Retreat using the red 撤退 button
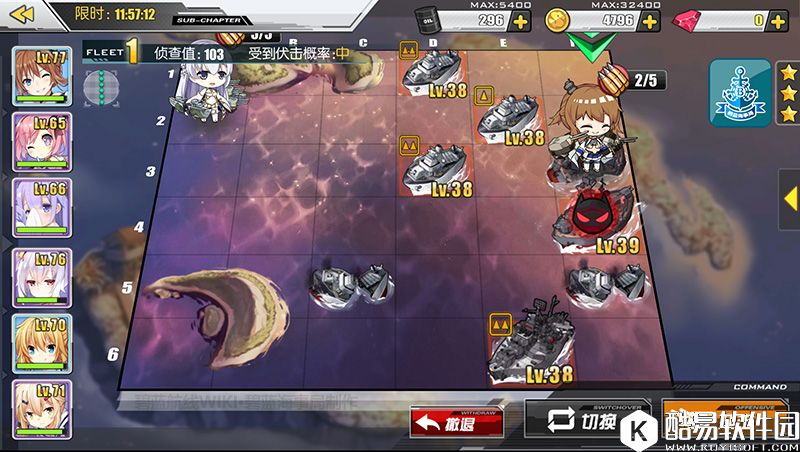The height and width of the screenshot is (452, 800). [456, 422]
